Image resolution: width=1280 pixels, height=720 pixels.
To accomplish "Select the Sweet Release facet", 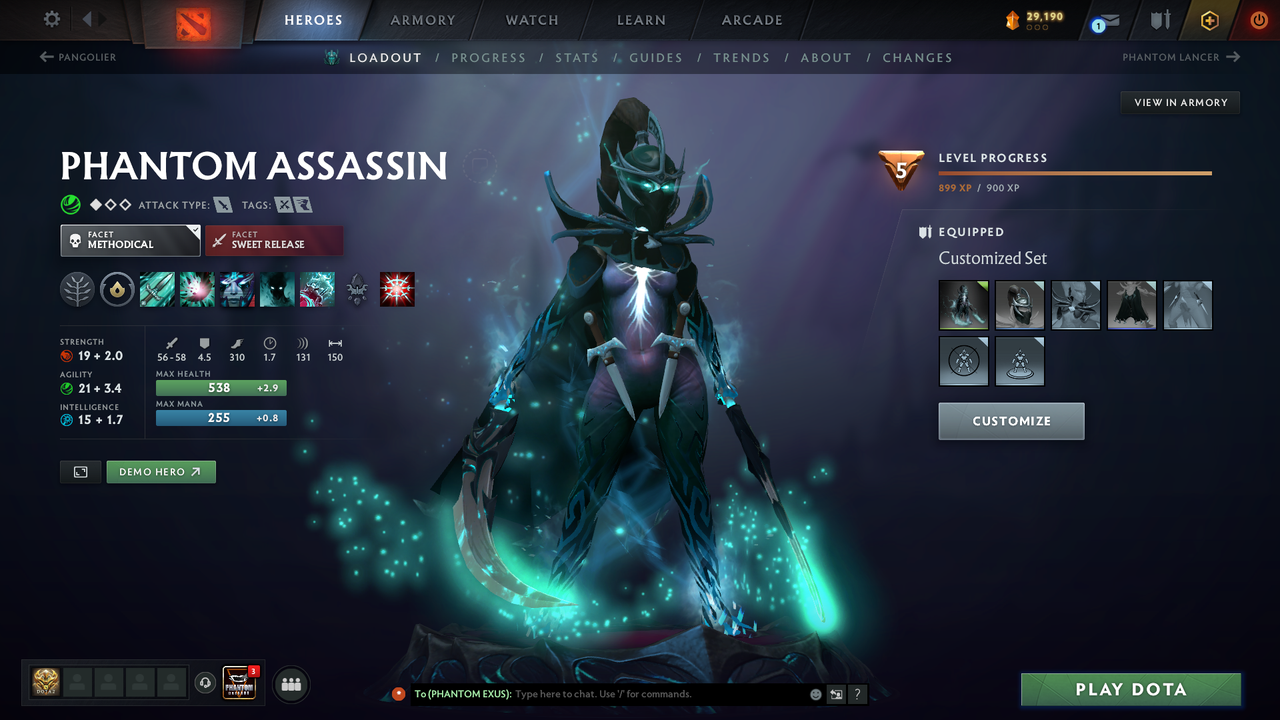I will pyautogui.click(x=274, y=240).
